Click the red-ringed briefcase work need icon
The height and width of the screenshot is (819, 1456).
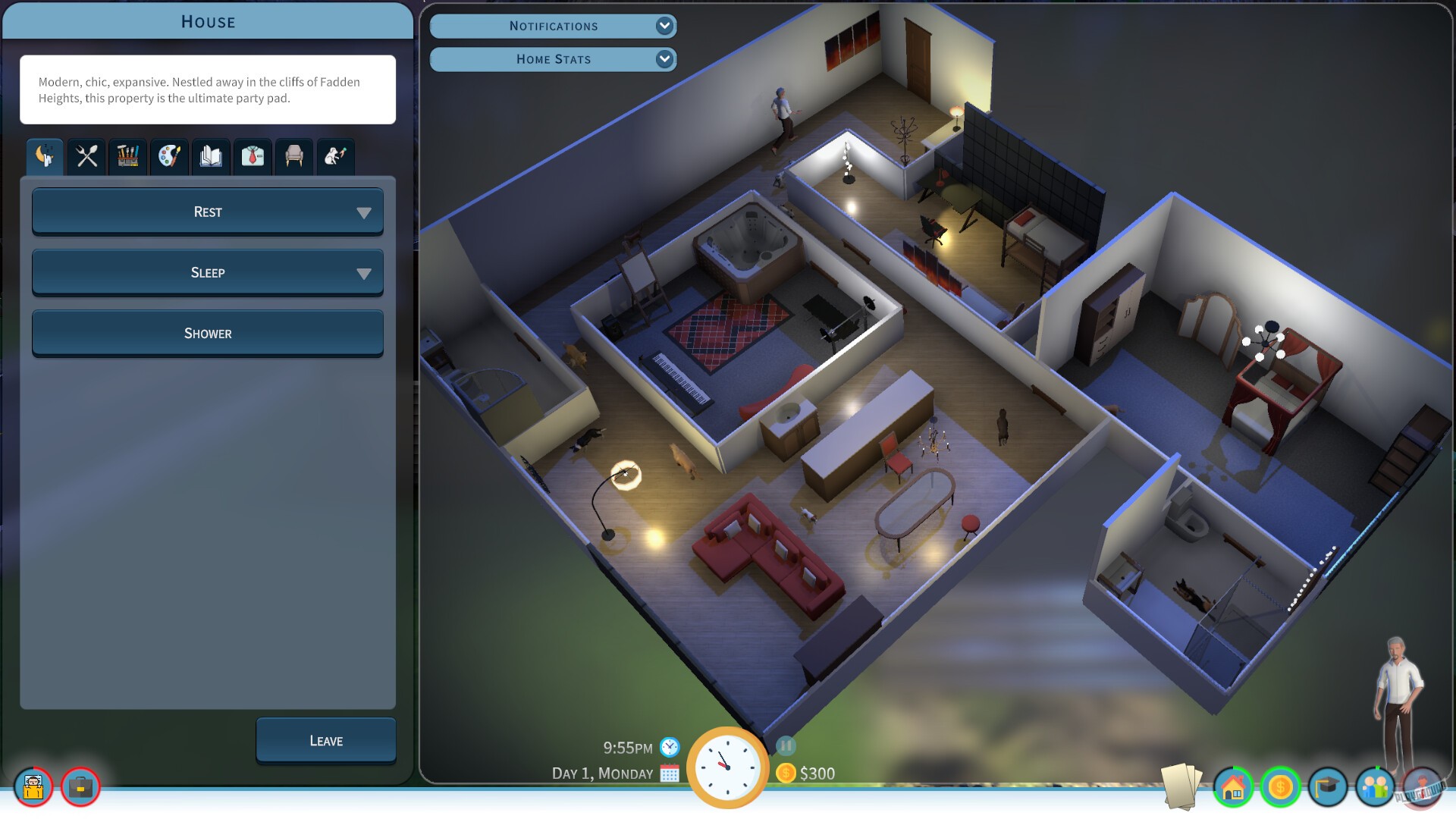click(80, 788)
